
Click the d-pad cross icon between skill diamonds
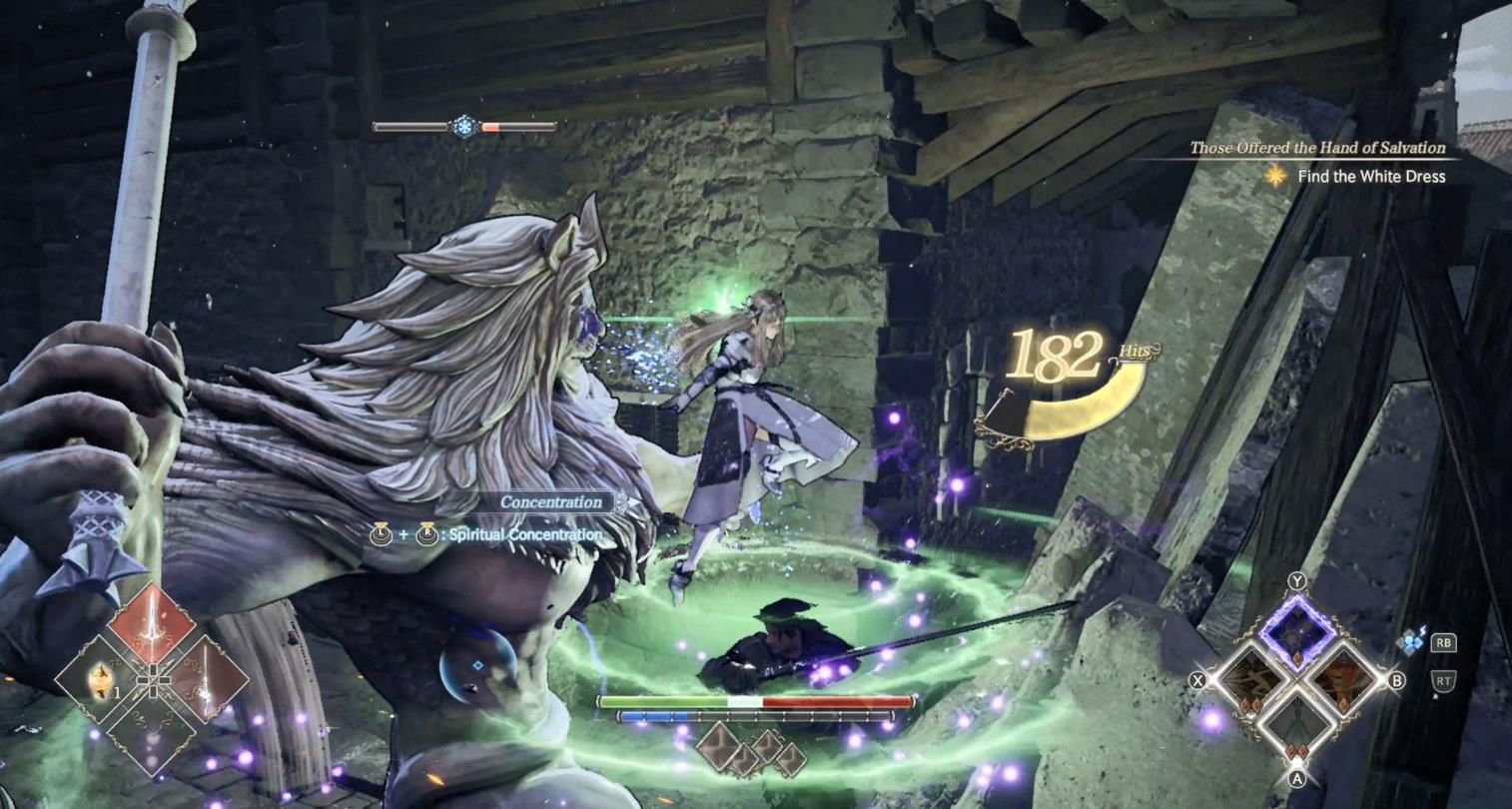click(153, 681)
